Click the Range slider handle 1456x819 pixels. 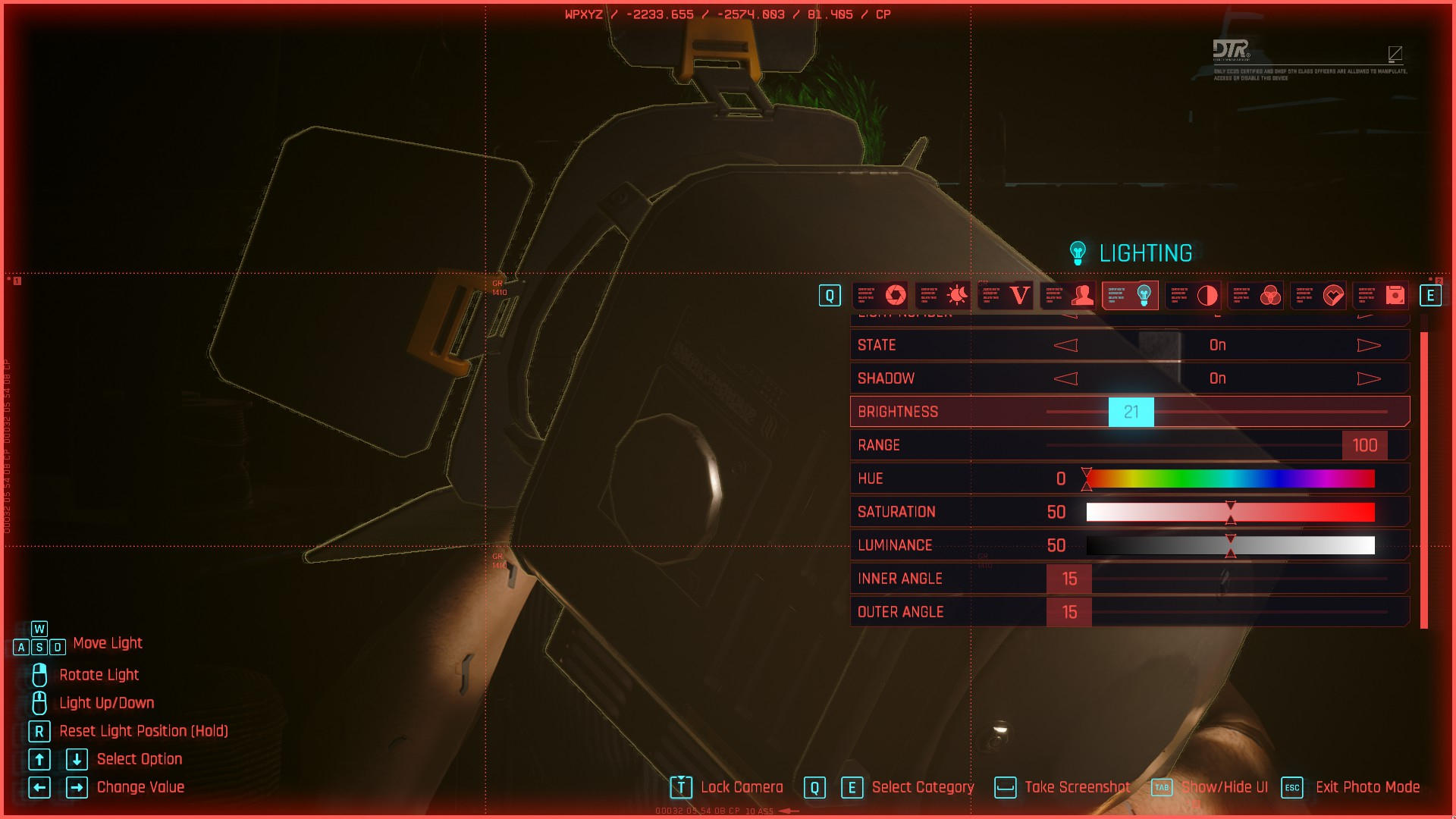pos(1364,445)
